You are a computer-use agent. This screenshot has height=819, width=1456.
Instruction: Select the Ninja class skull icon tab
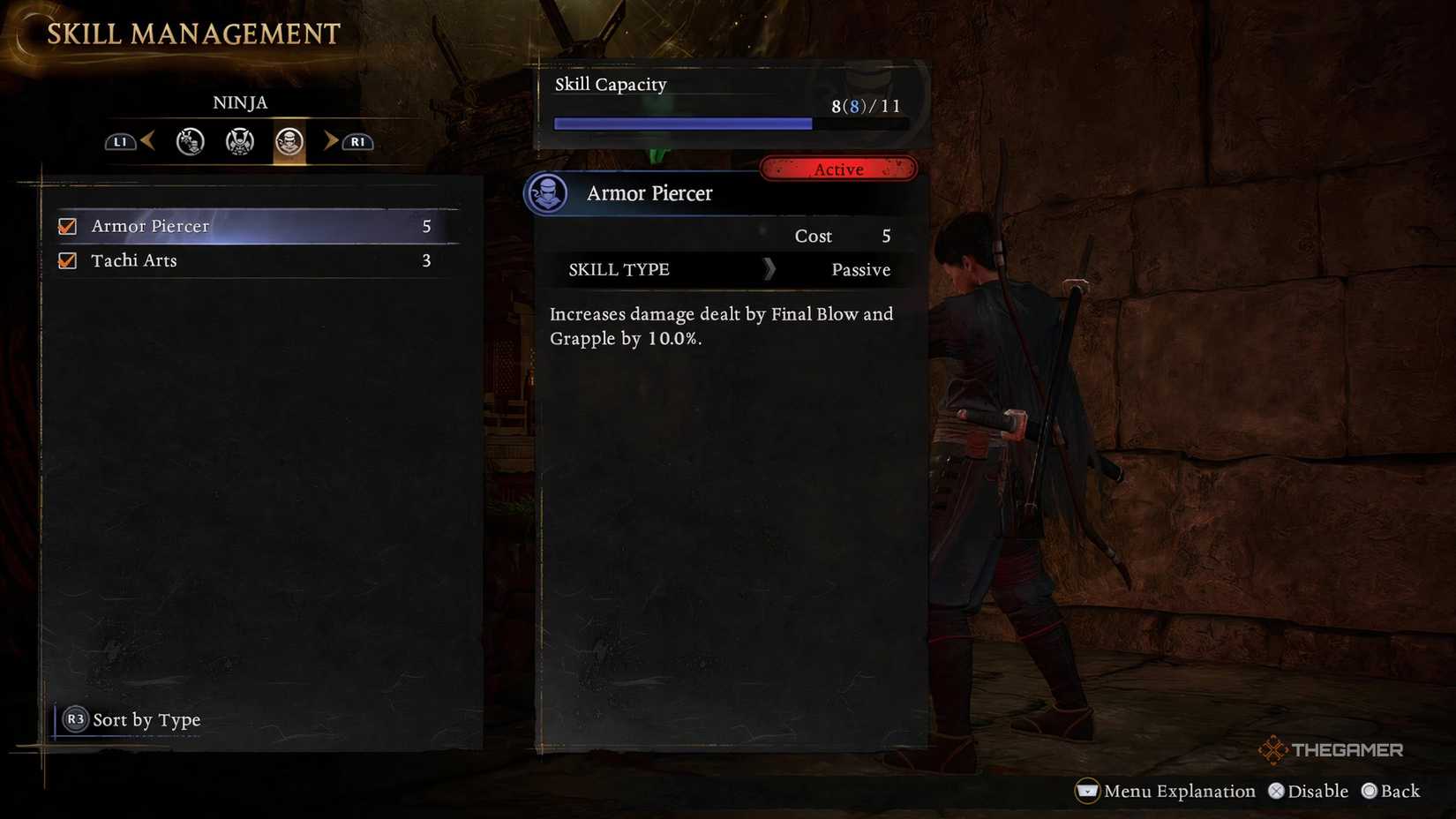pyautogui.click(x=289, y=141)
